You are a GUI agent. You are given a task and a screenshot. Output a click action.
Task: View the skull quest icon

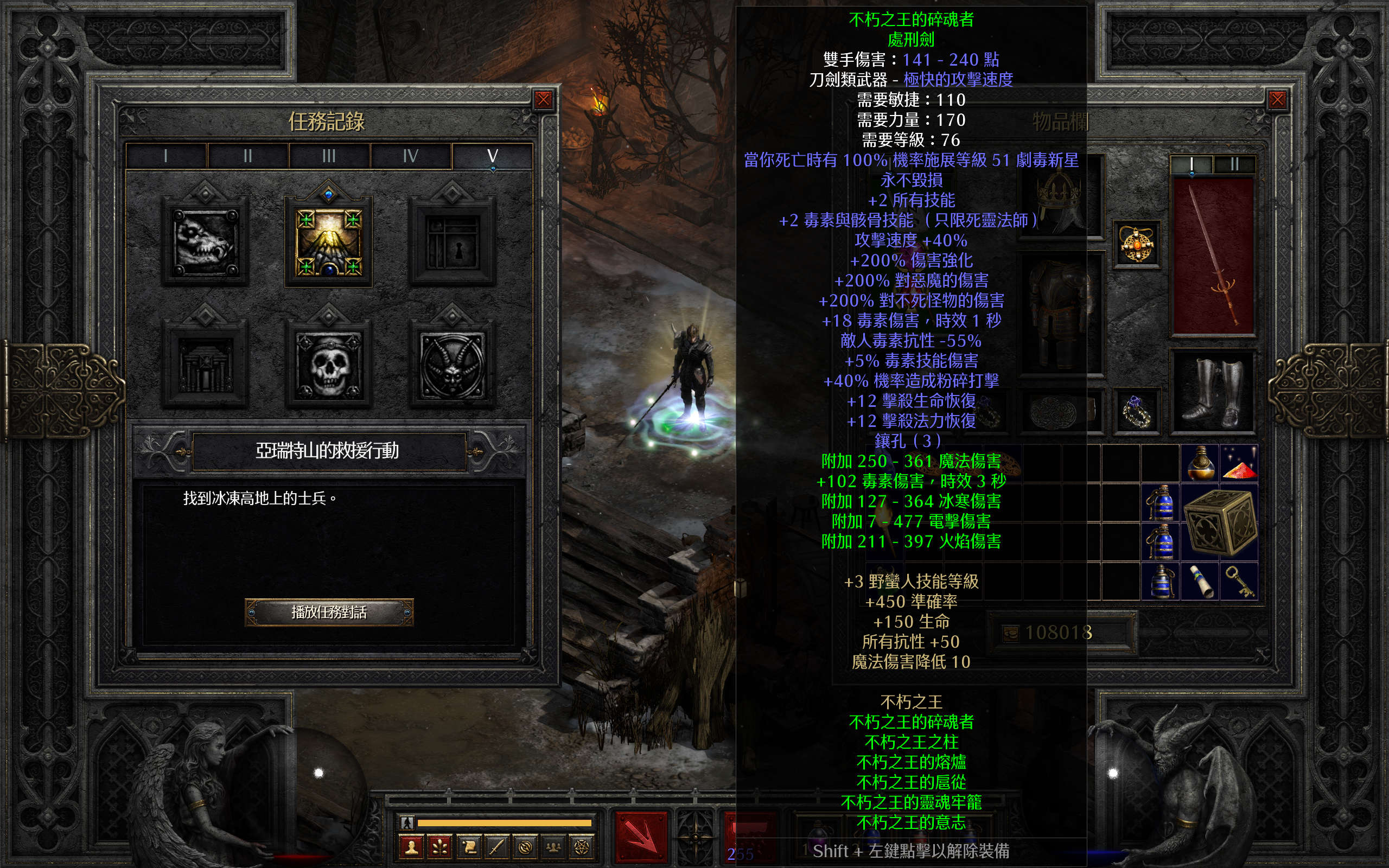coord(329,366)
